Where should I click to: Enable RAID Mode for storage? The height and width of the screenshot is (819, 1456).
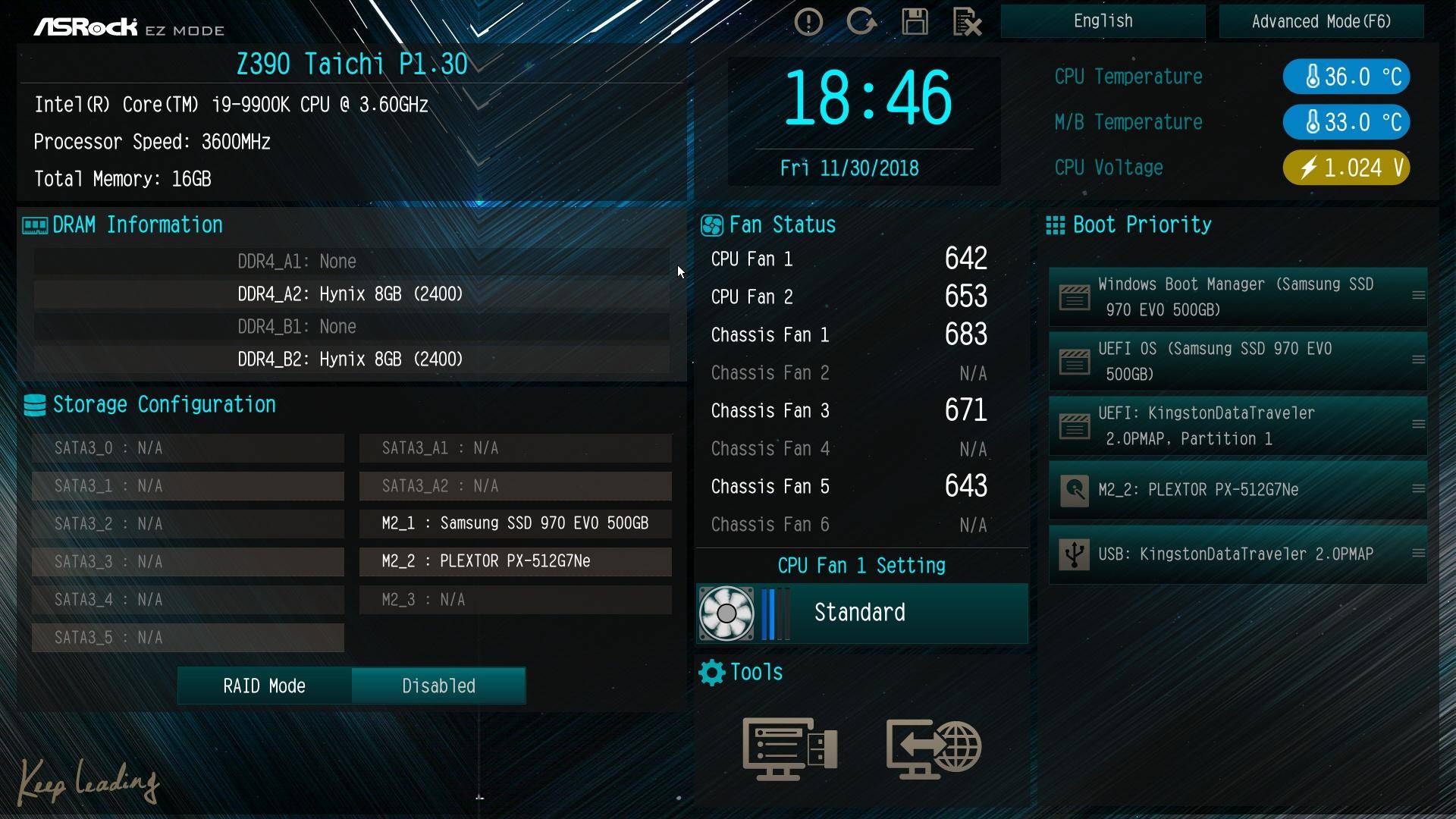263,685
